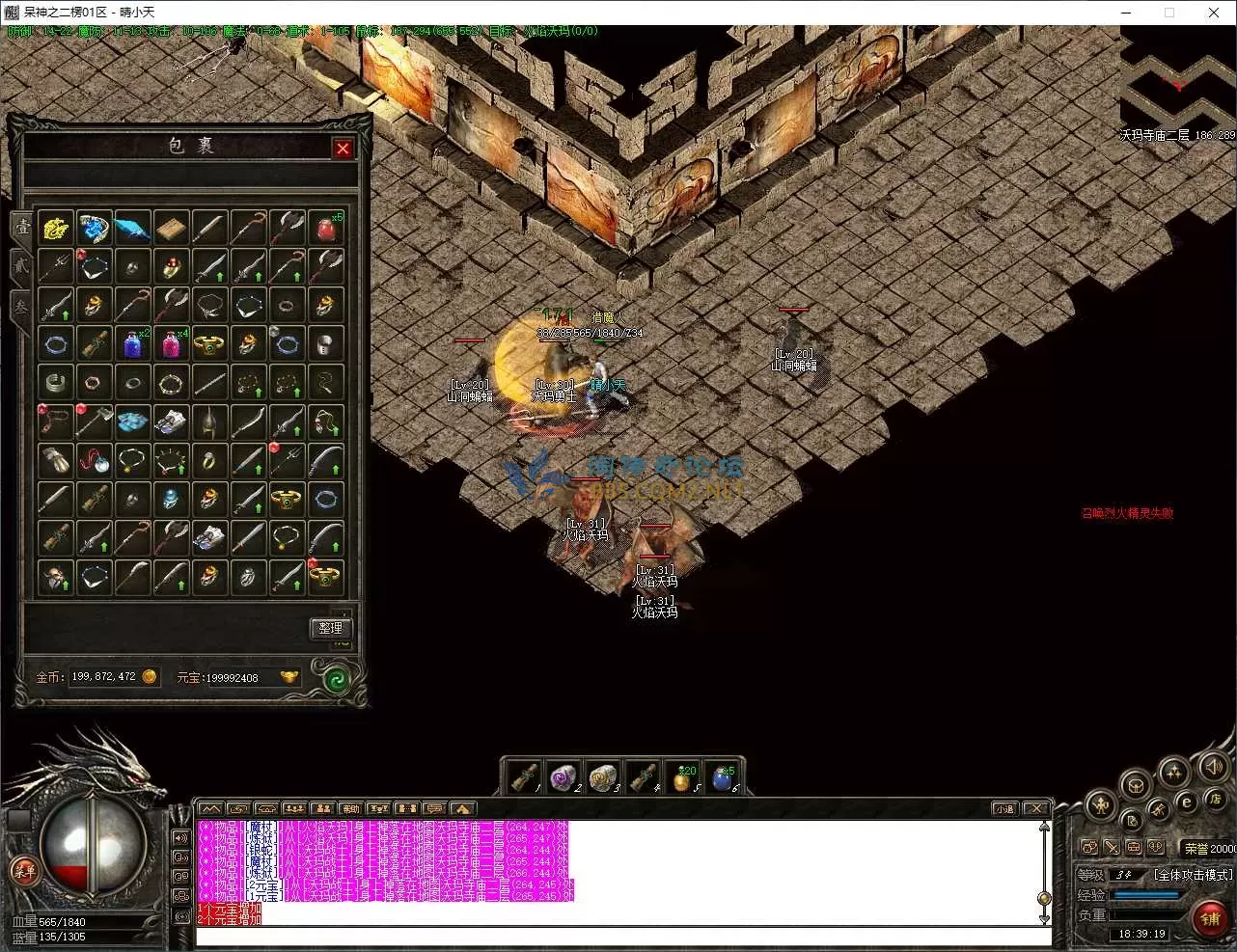
Task: Switch to inventory tab 贰
Action: 20,266
